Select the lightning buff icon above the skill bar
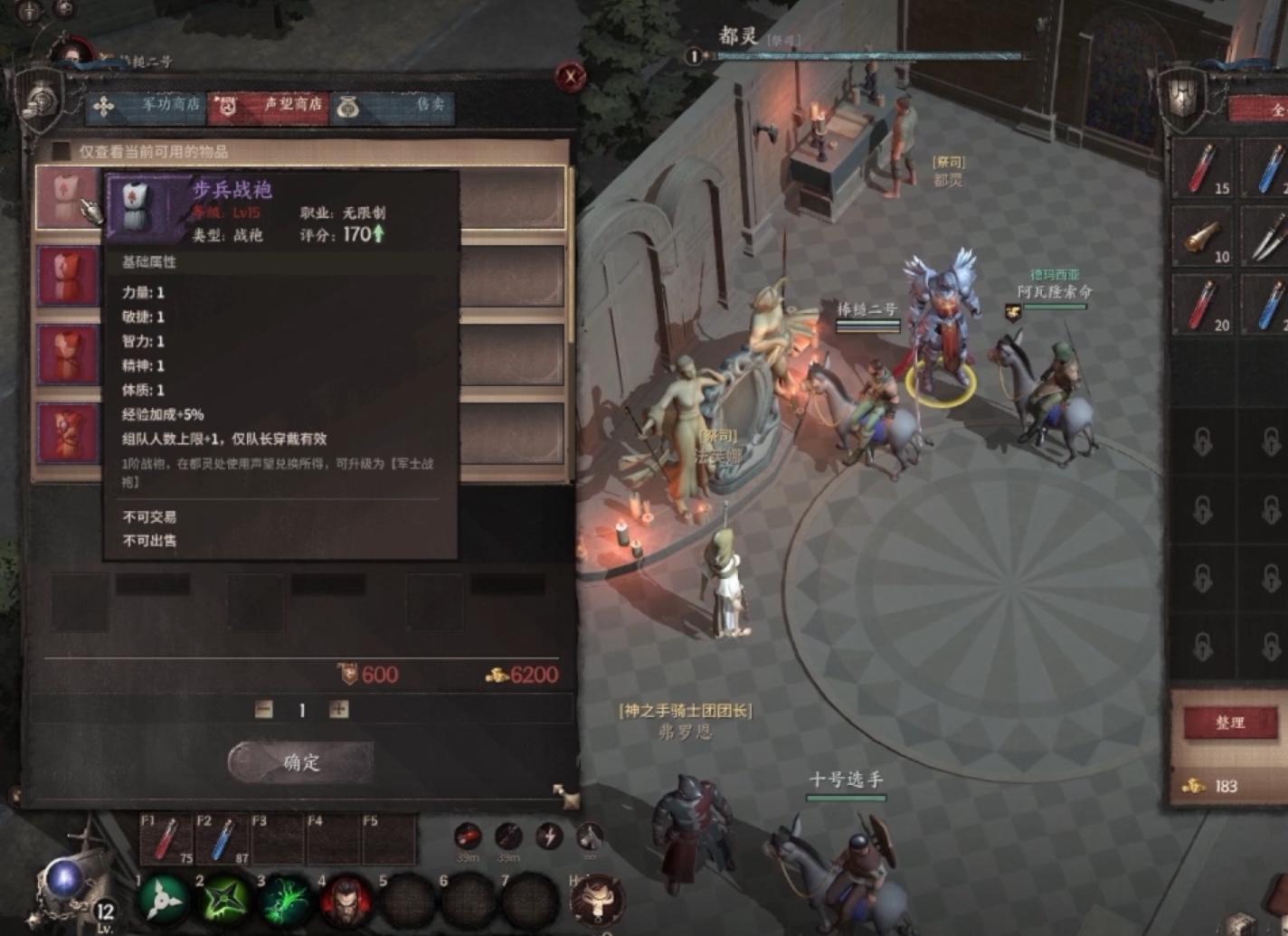Viewport: 1288px width, 936px height. tap(550, 837)
